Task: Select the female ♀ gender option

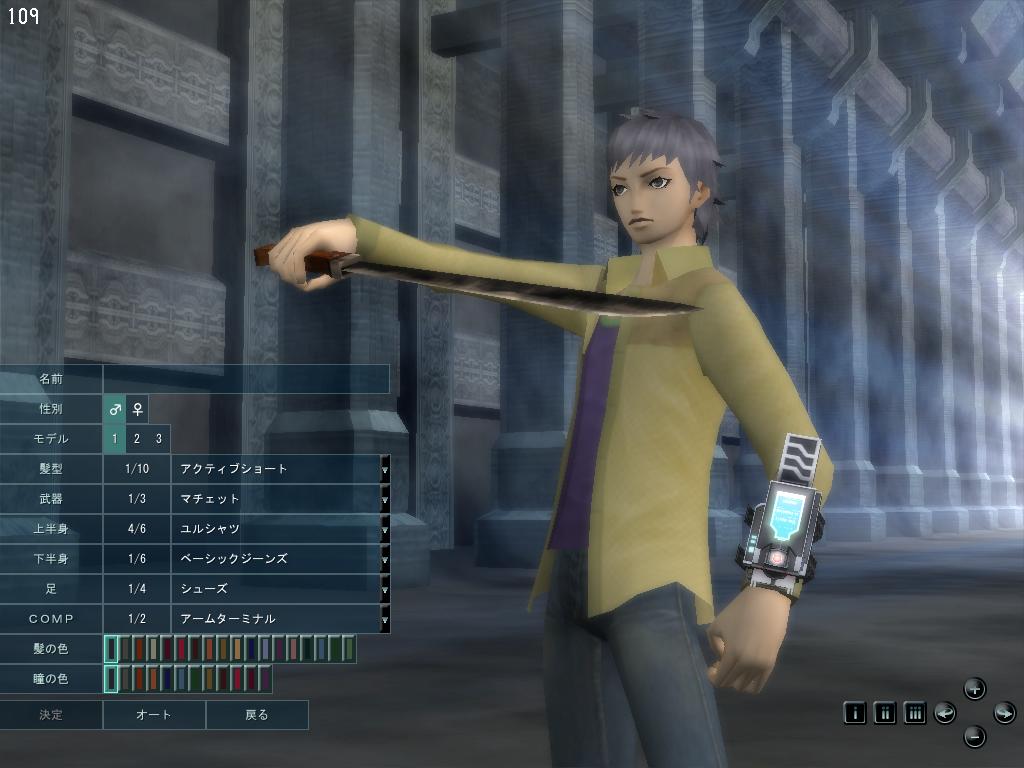Action: [137, 409]
